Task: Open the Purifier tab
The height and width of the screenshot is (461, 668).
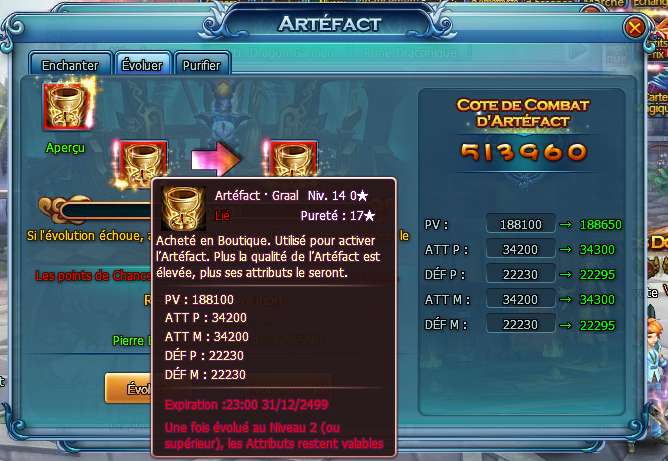Action: click(x=201, y=65)
